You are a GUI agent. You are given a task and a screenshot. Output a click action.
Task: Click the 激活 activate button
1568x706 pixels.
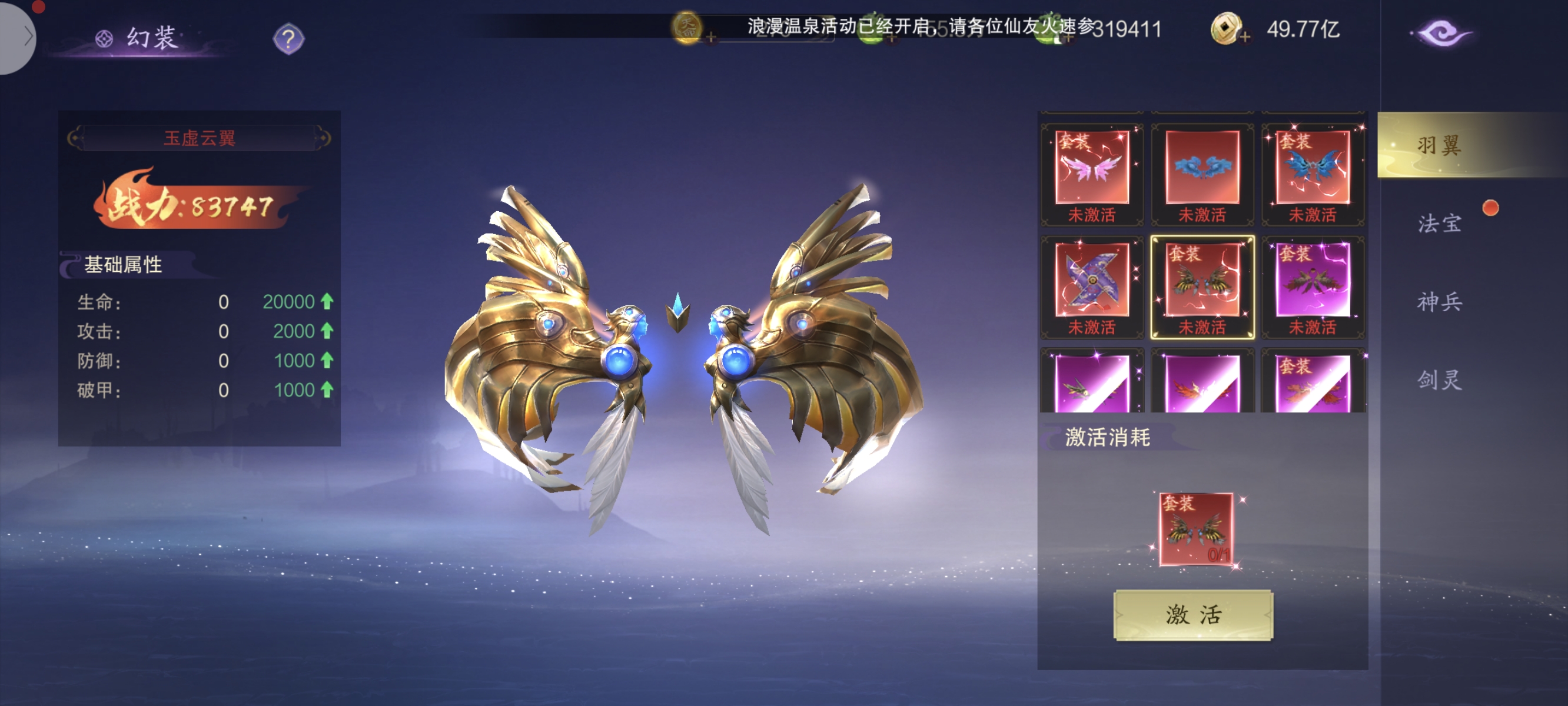(1192, 615)
